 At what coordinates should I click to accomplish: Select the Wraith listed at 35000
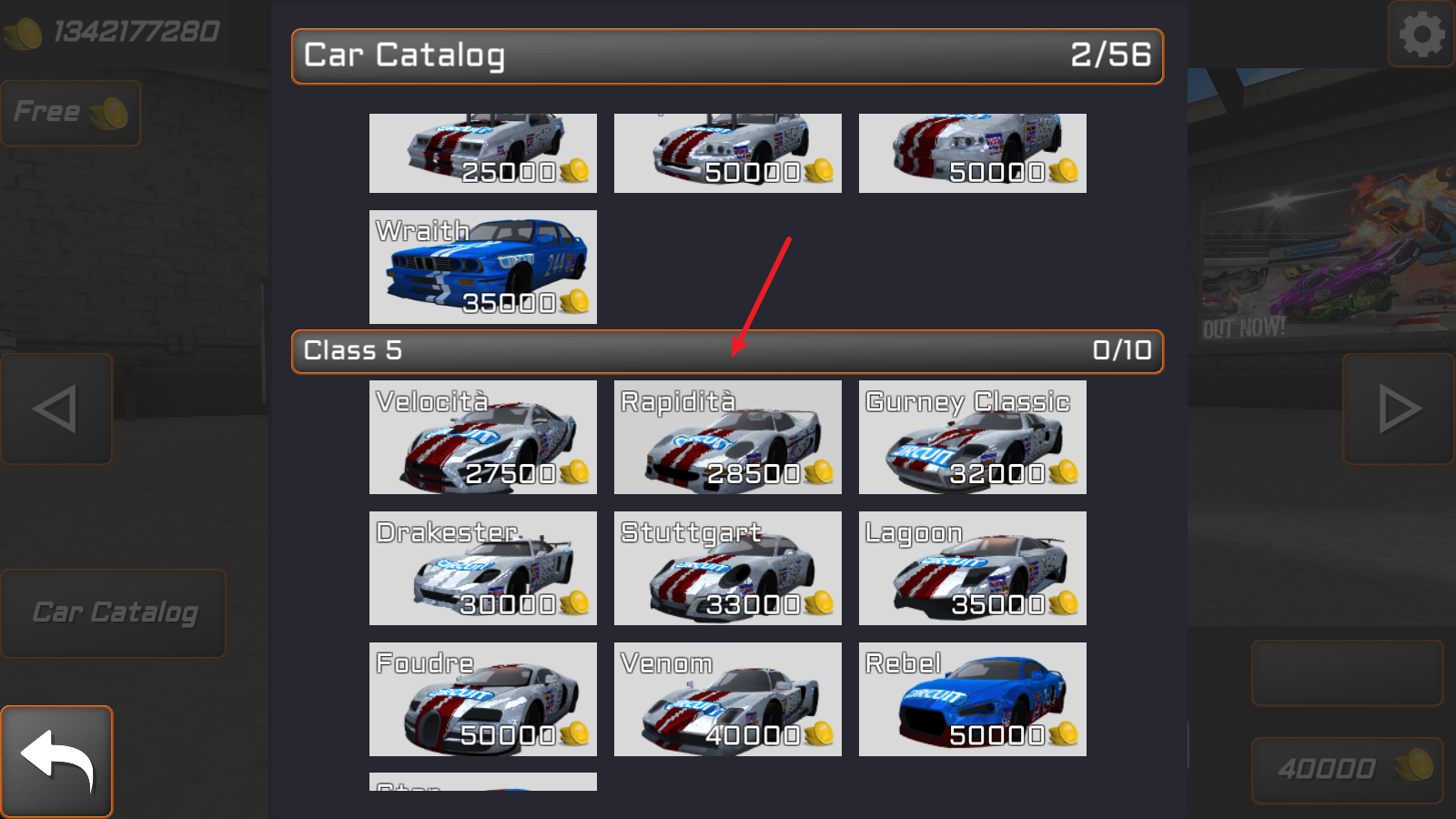(x=482, y=268)
